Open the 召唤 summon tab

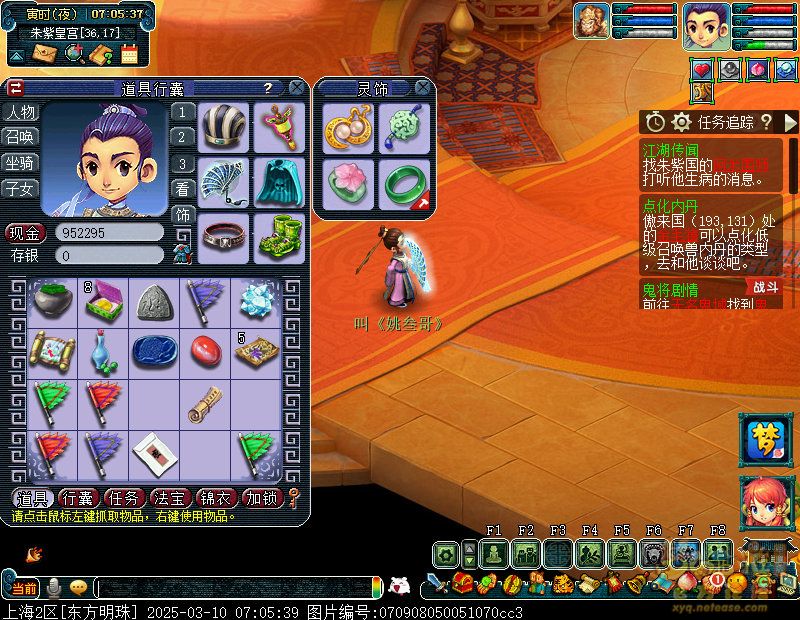[x=20, y=137]
